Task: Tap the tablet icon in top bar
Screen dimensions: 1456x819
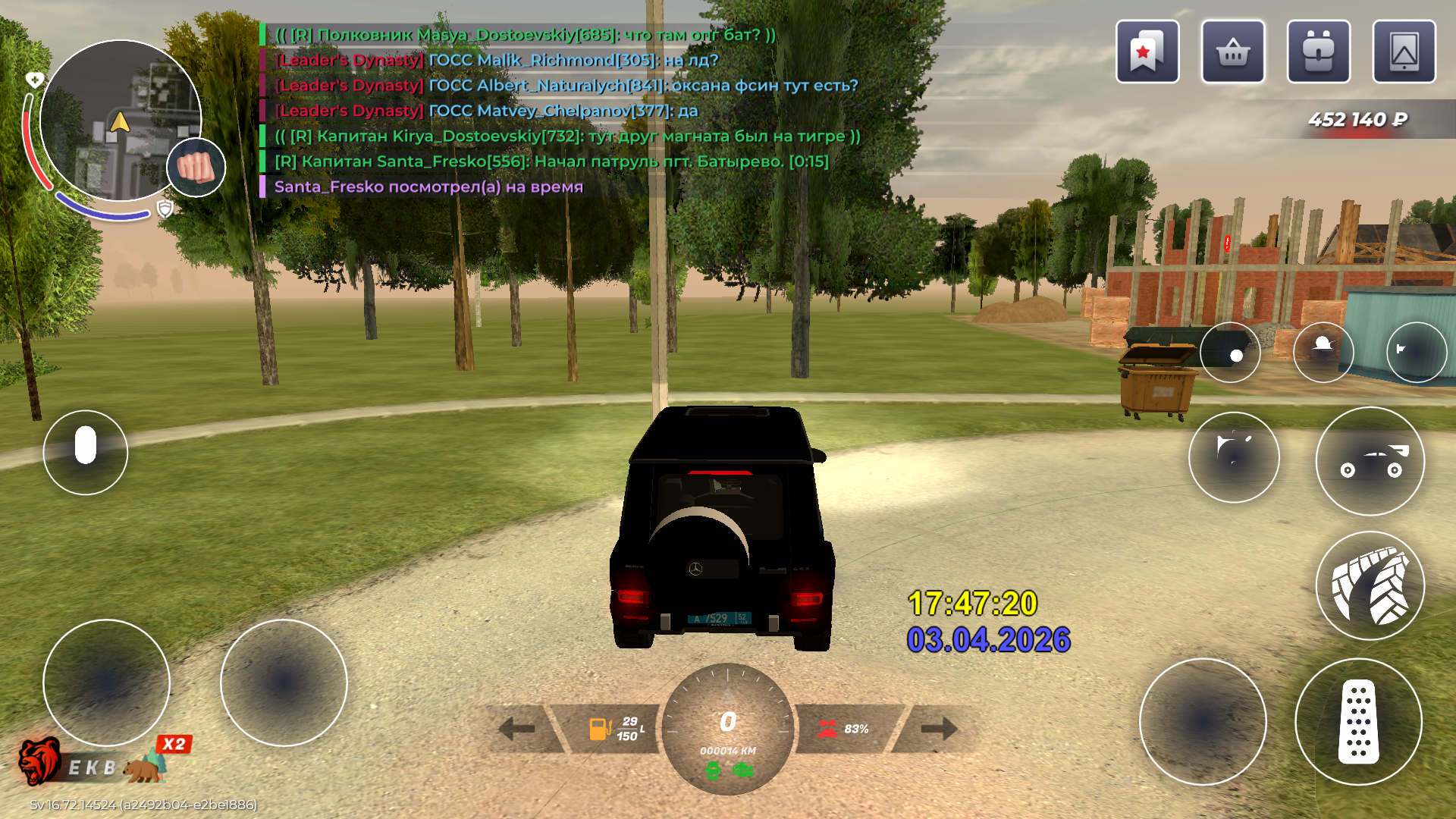Action: tap(1404, 52)
